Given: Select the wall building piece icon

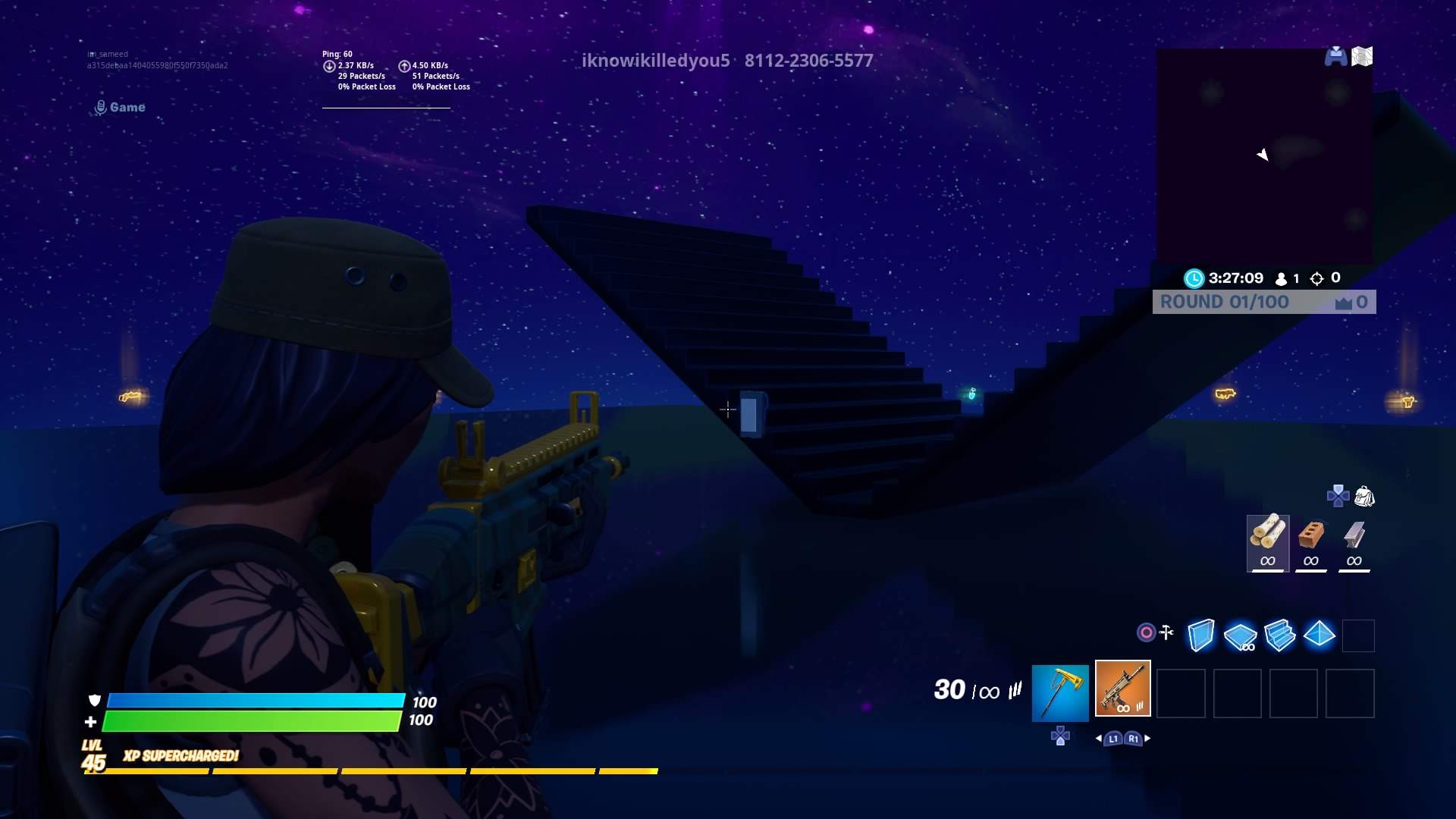Looking at the screenshot, I should click(1203, 636).
